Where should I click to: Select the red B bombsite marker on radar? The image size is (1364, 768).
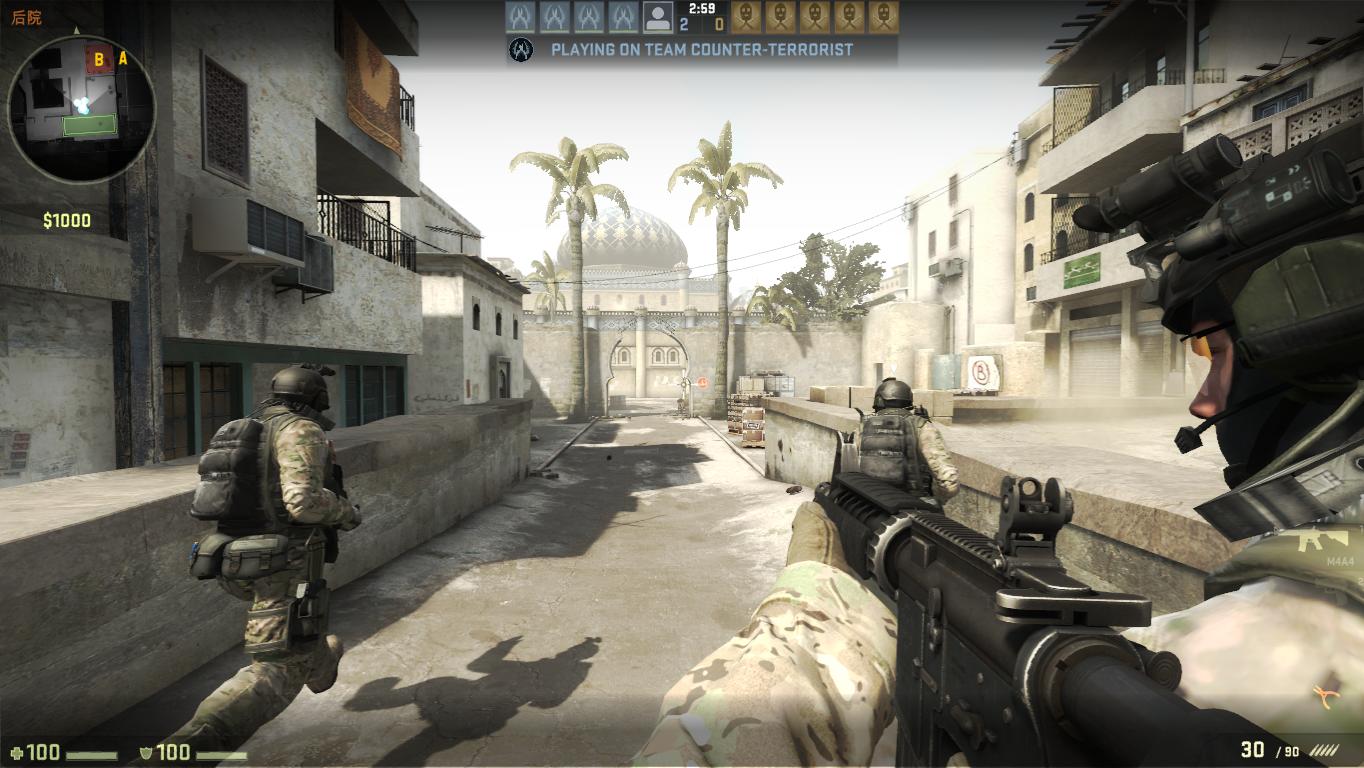(x=99, y=60)
